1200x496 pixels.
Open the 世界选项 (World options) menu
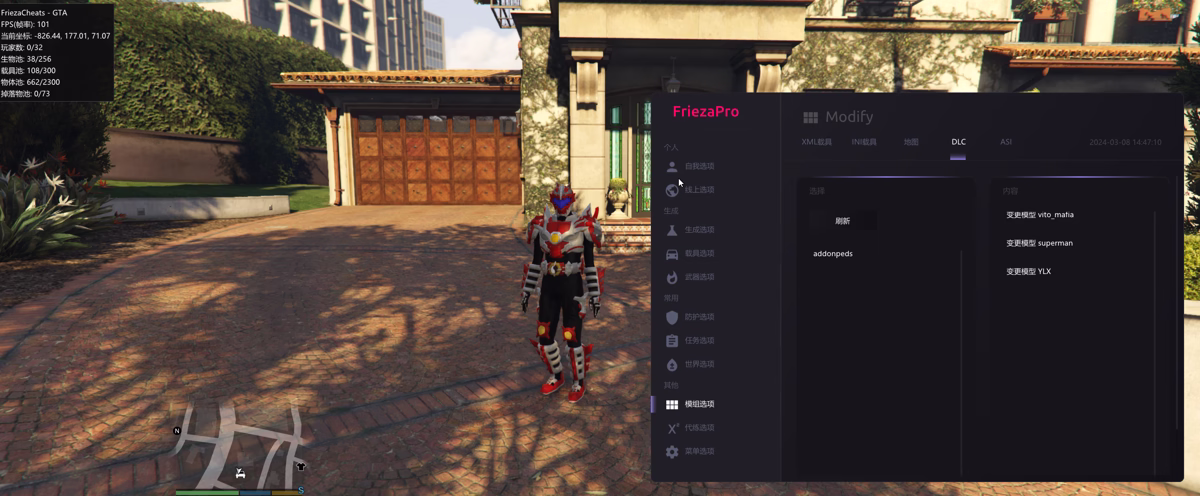coord(699,364)
